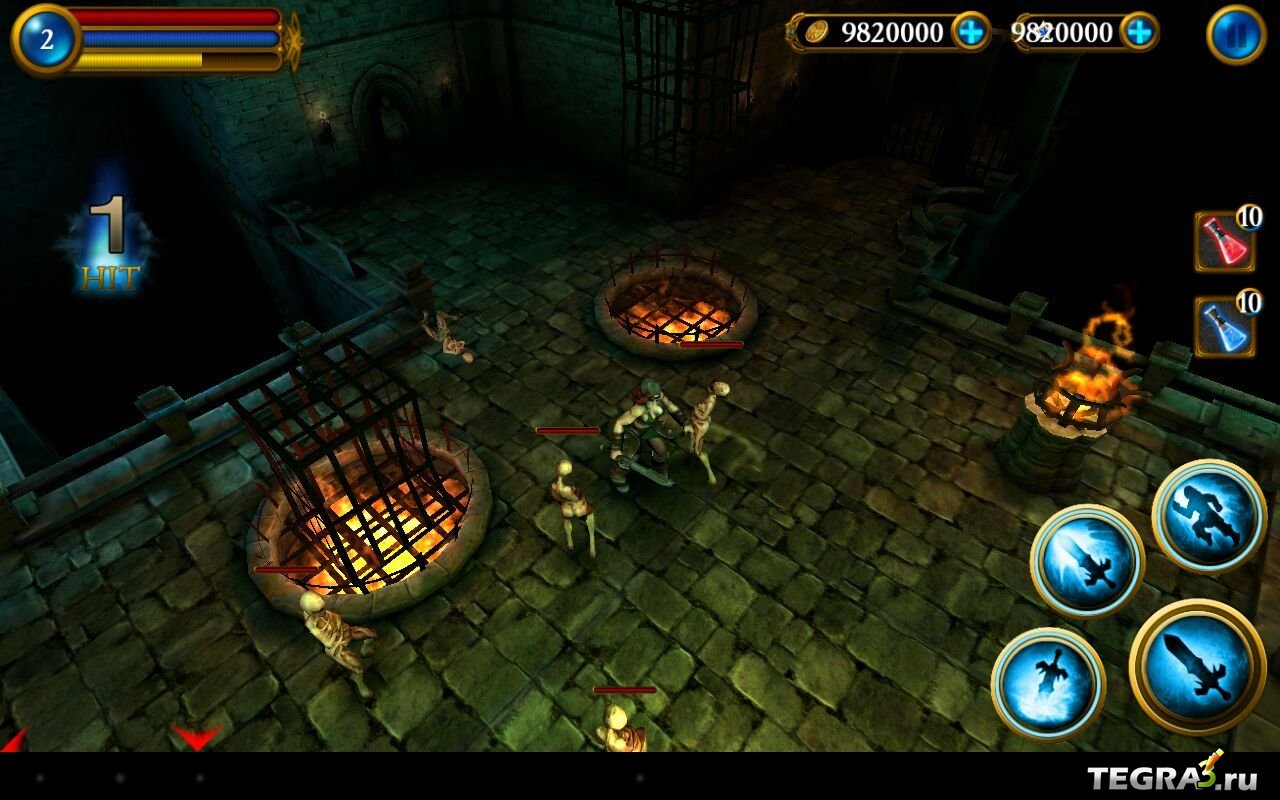Cast the downward sword slam skill
This screenshot has width=1280, height=800.
click(1048, 683)
